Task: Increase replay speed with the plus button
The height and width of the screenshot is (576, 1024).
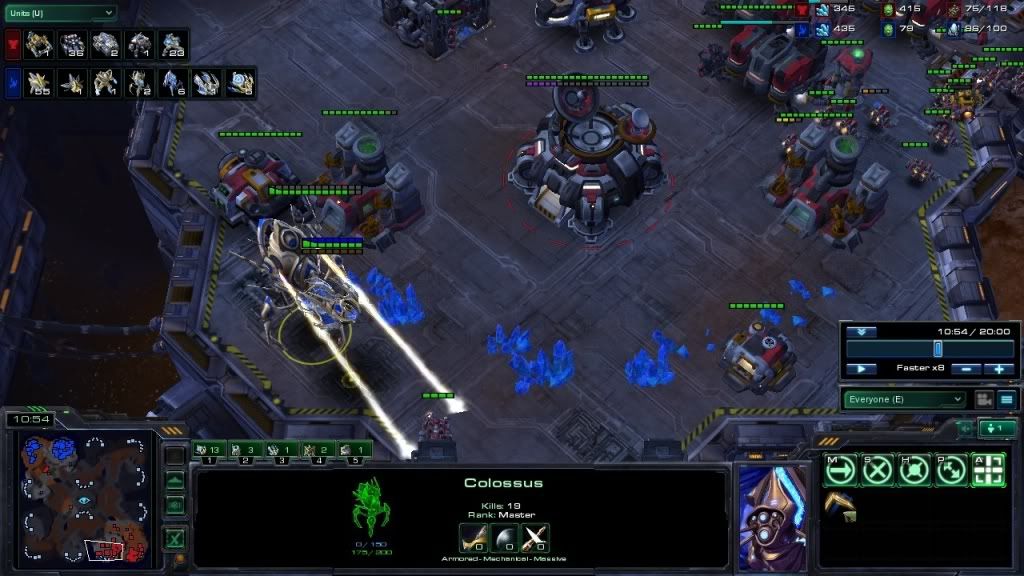Action: coord(998,369)
